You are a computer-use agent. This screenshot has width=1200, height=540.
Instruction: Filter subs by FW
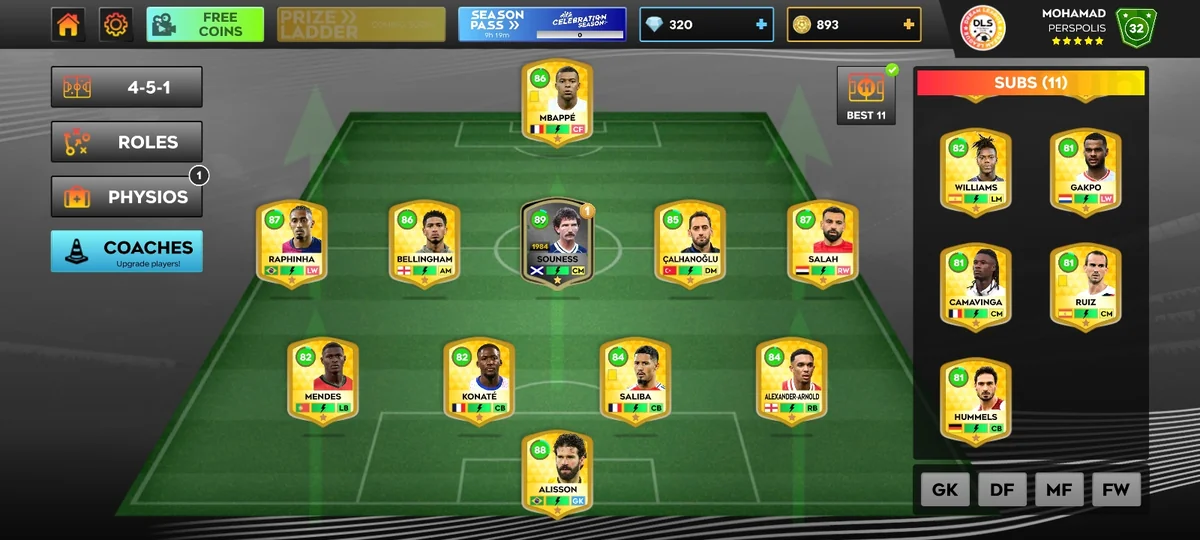(1116, 489)
